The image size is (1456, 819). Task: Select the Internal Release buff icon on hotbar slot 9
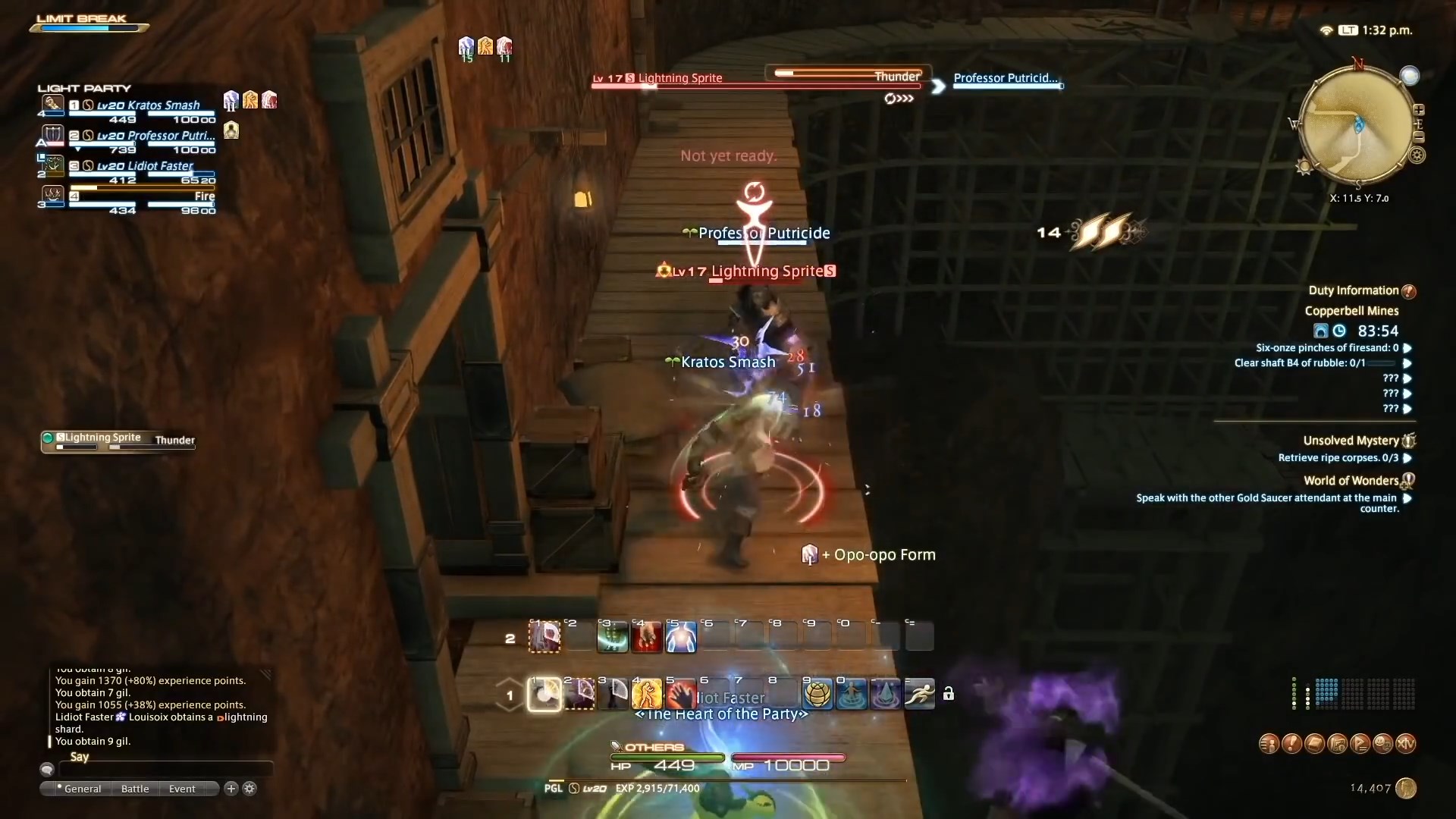(817, 694)
